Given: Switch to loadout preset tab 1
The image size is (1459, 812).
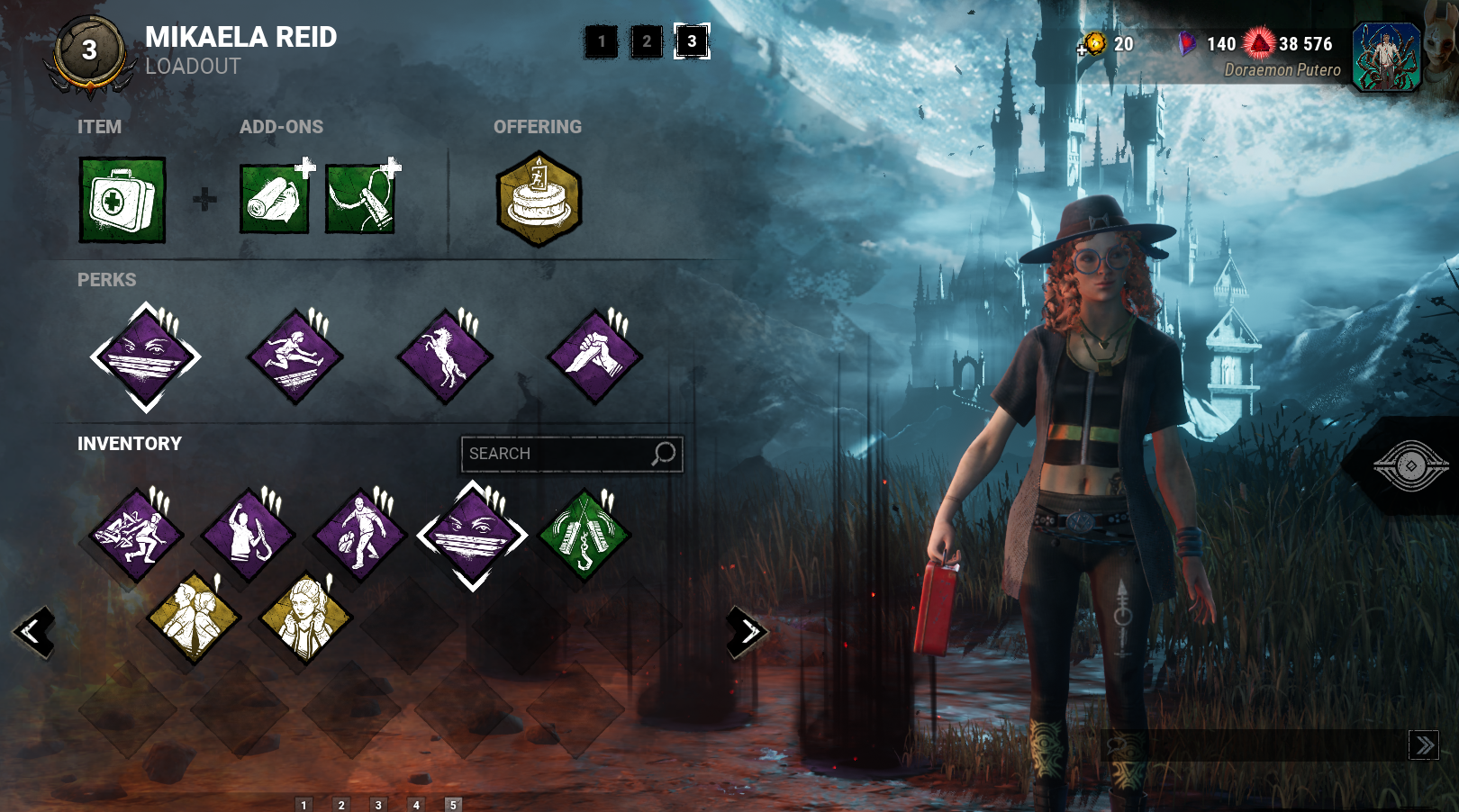Looking at the screenshot, I should point(601,41).
